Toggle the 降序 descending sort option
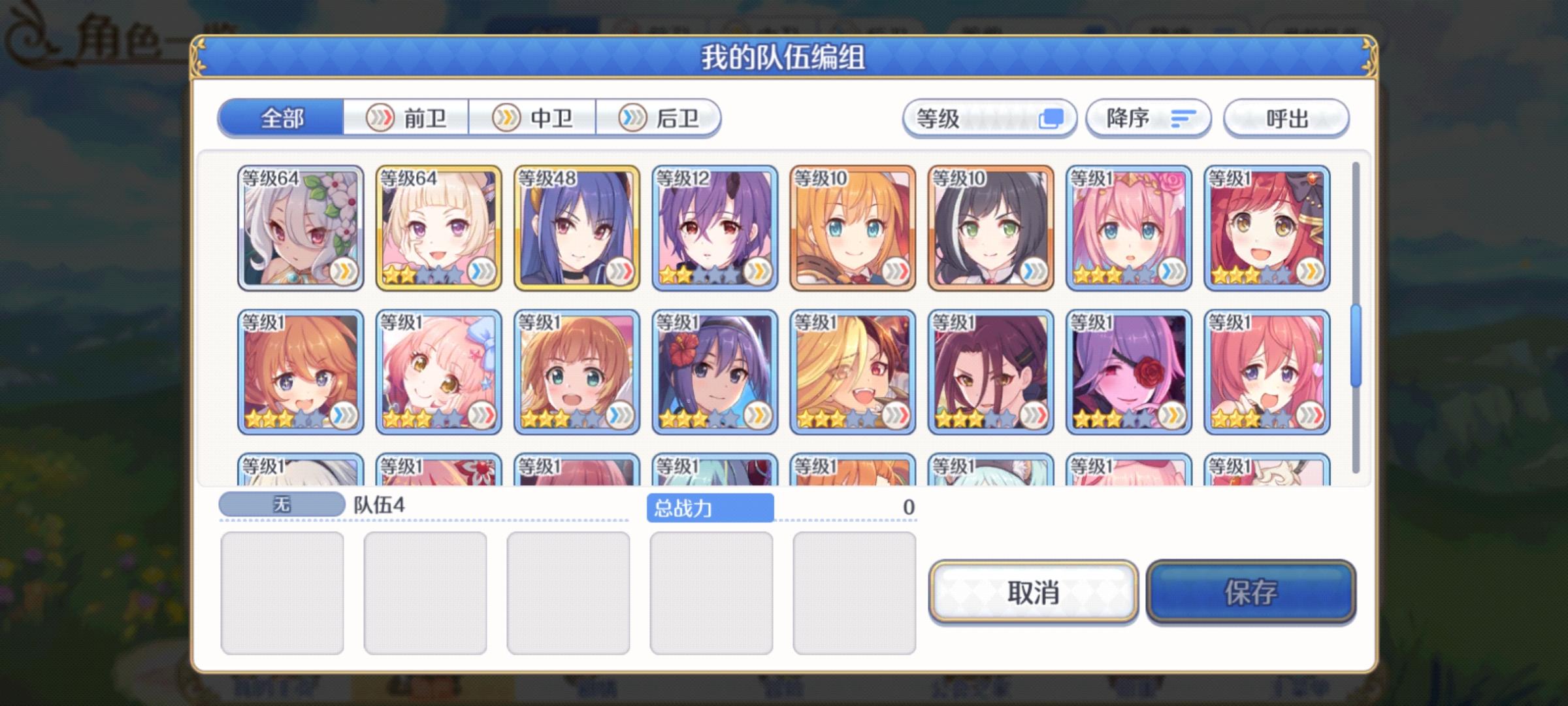The image size is (1568, 706). click(1149, 118)
